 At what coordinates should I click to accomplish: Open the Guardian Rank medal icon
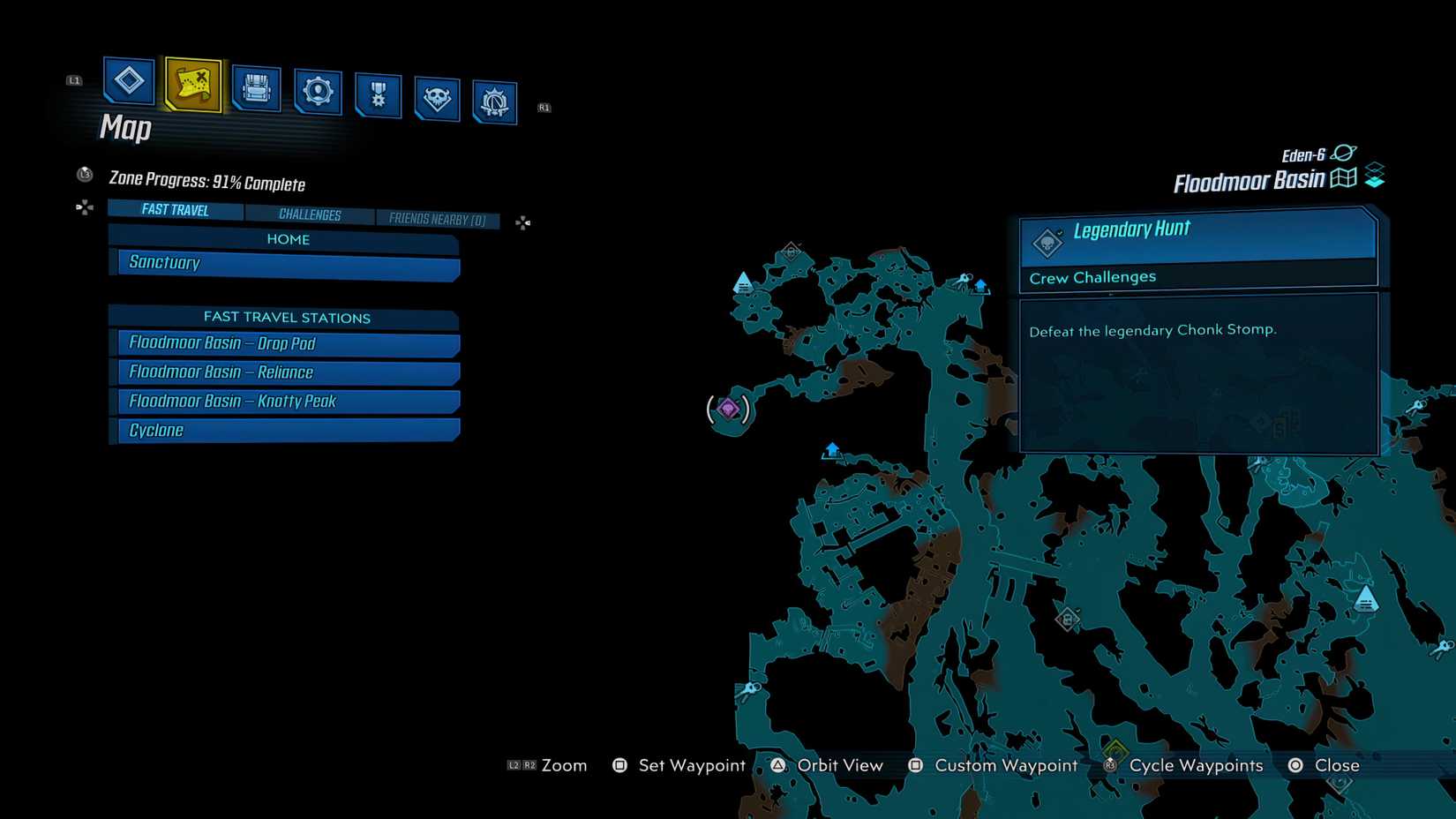pyautogui.click(x=378, y=93)
